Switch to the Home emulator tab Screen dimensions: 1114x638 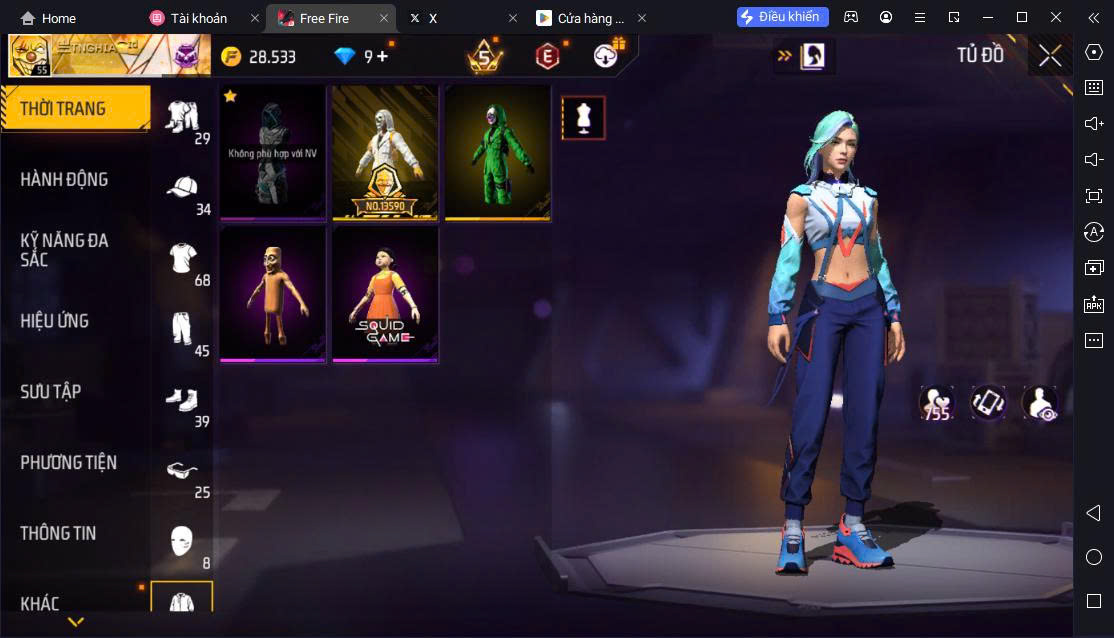48,18
